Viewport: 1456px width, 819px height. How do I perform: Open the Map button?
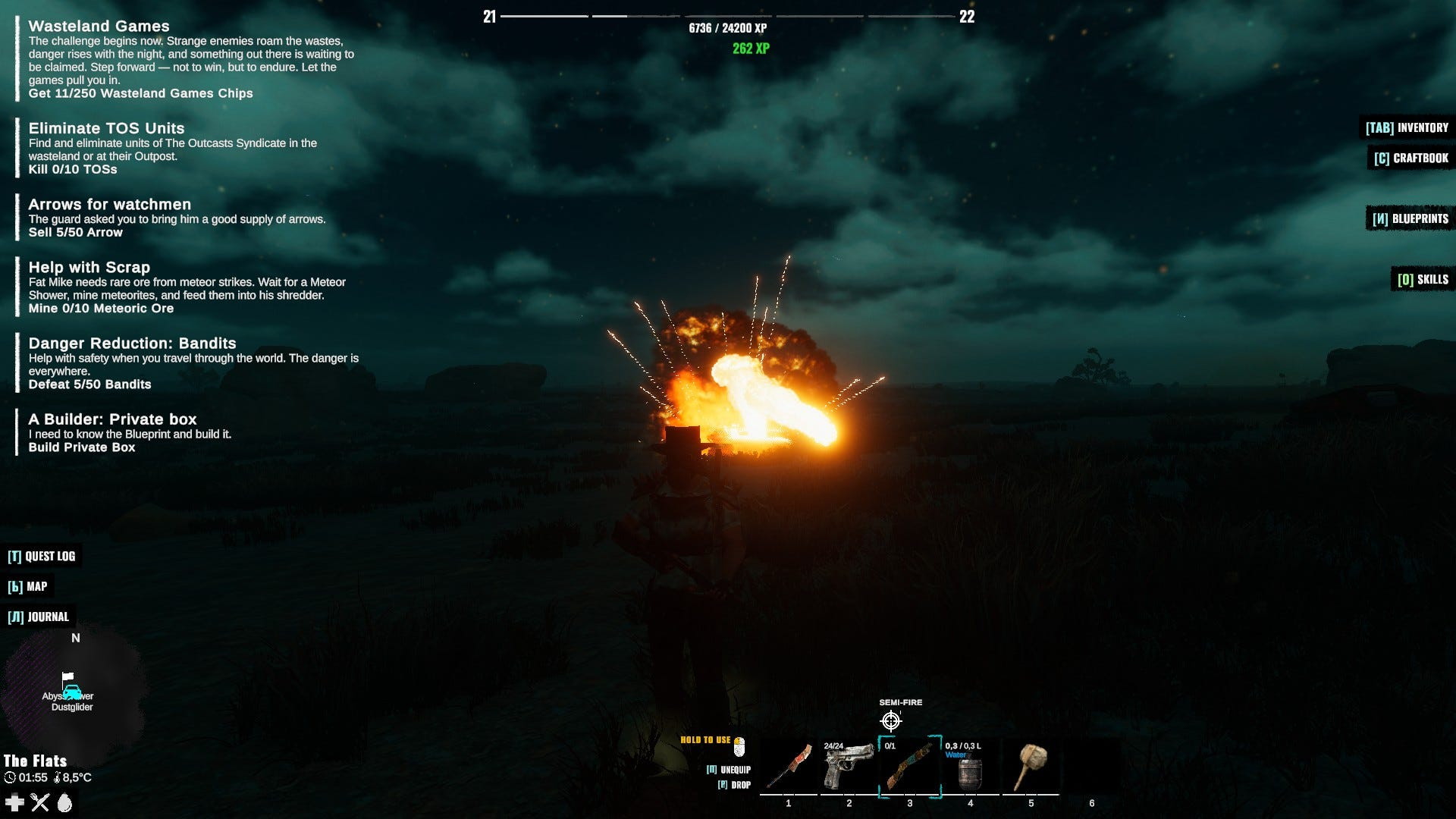pyautogui.click(x=28, y=586)
